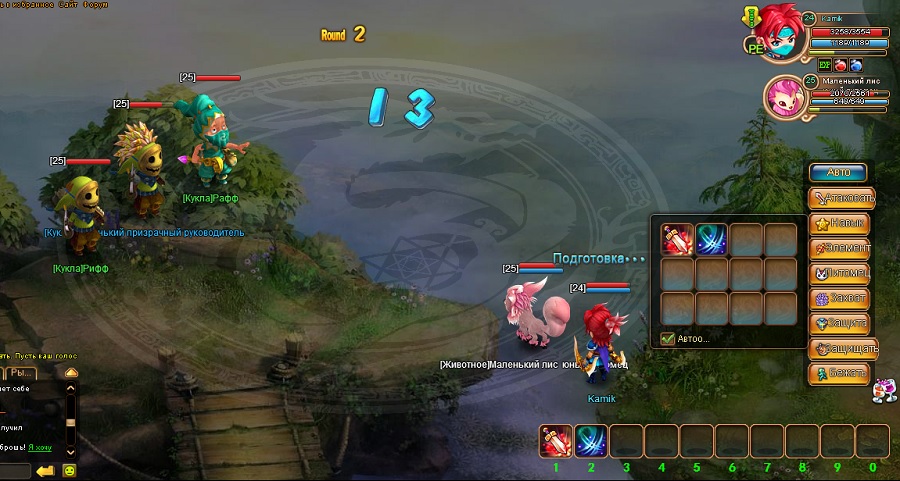This screenshot has width=900, height=481.
Task: Click the green Я хочу chat link
Action: (x=40, y=446)
